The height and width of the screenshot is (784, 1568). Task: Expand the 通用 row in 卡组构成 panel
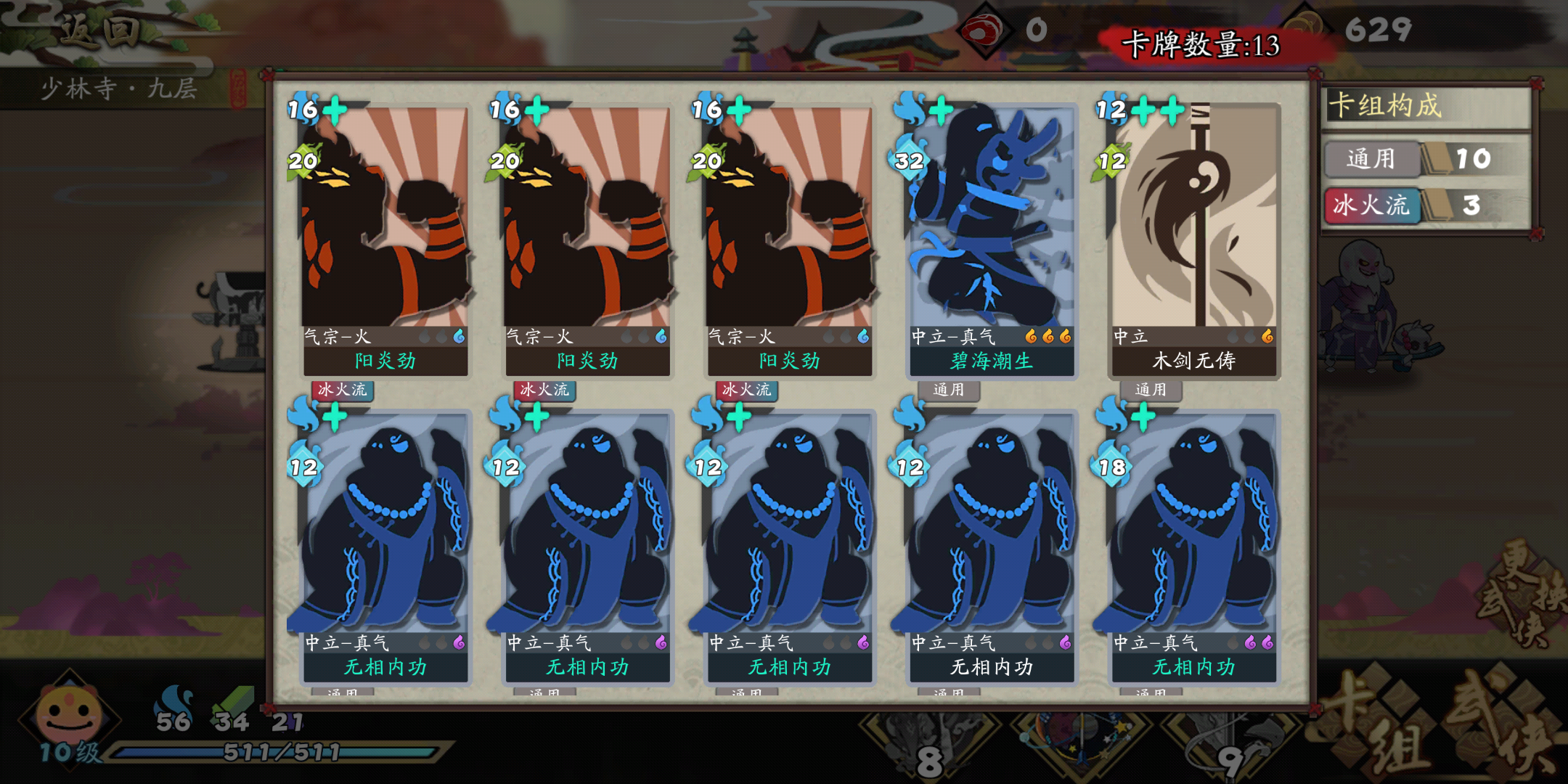coord(1371,158)
